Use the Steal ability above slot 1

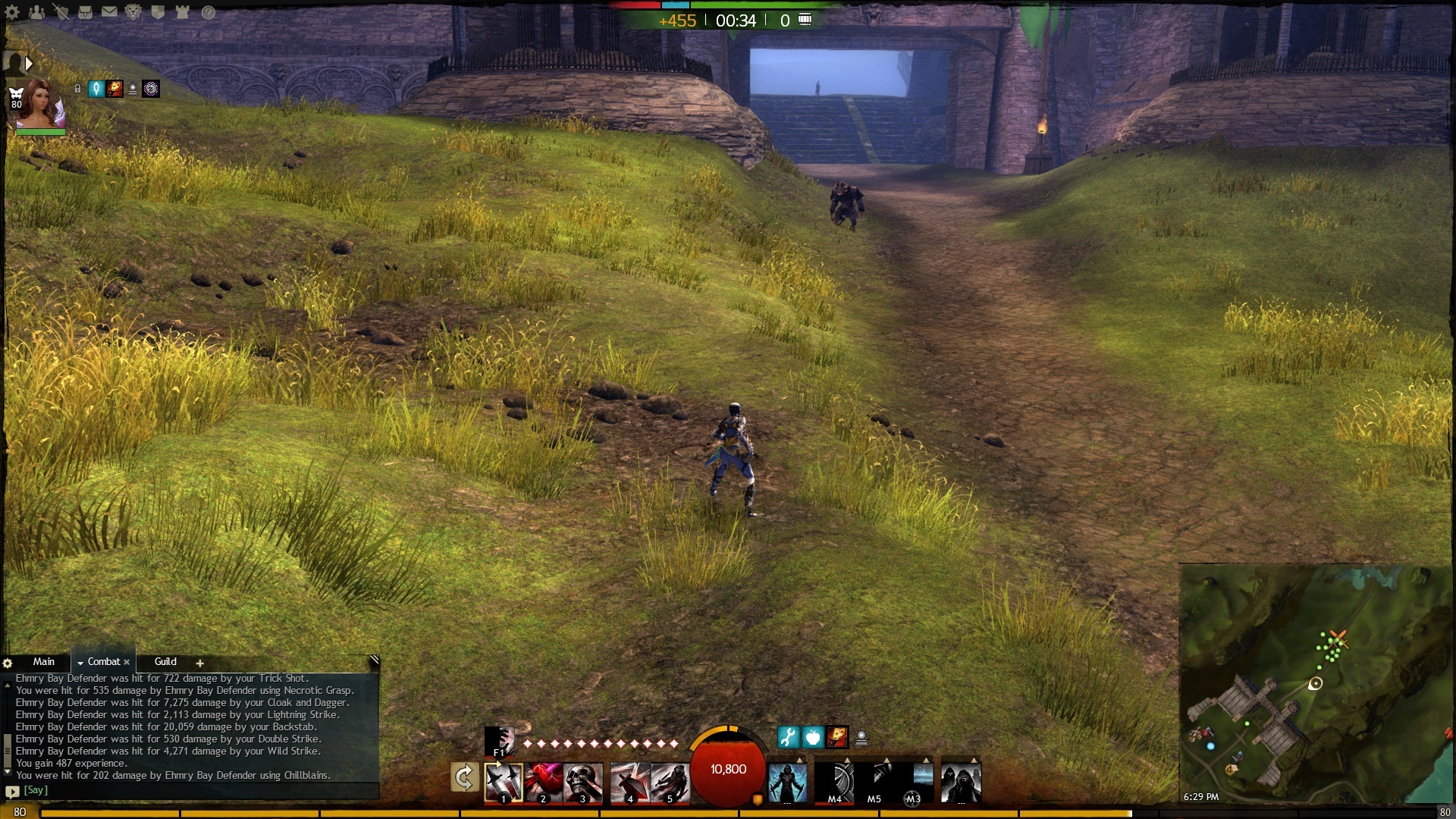pyautogui.click(x=499, y=741)
